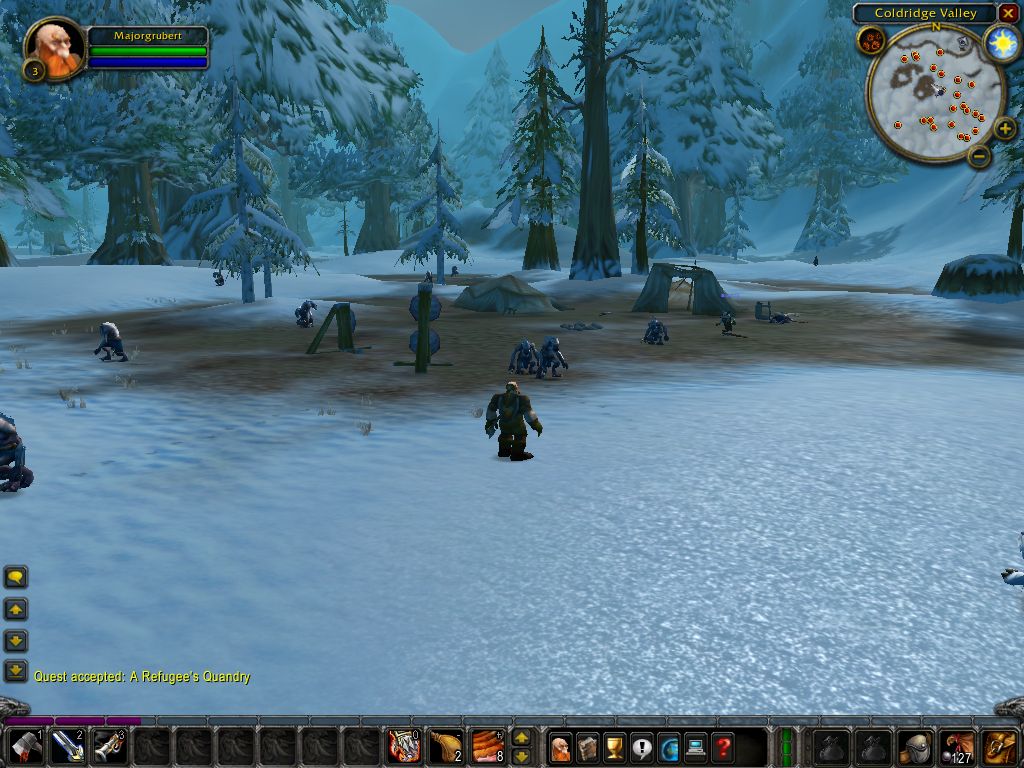Activate the axe attack in slot 1

click(25, 747)
